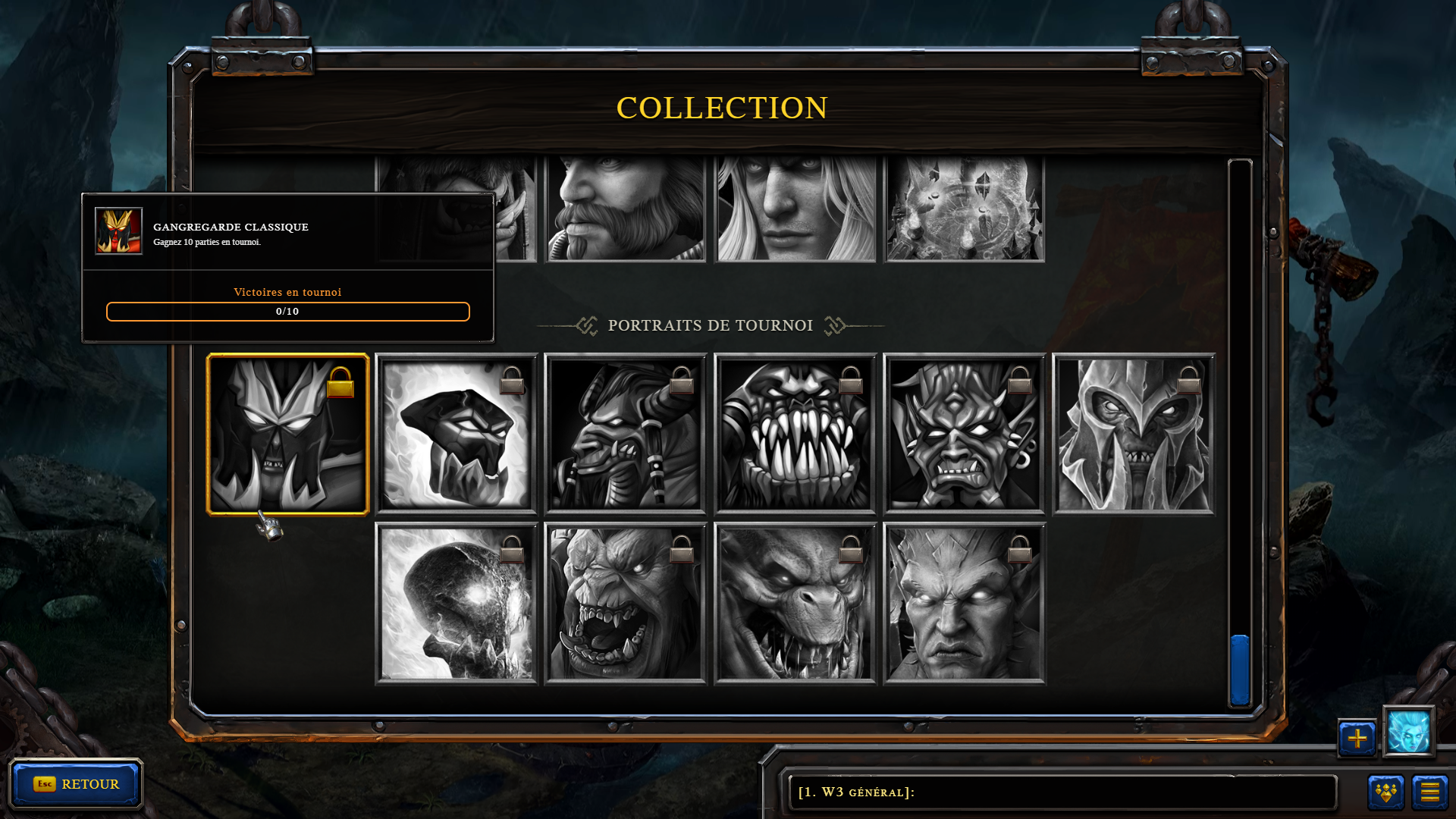This screenshot has width=1456, height=819.
Task: Open the blue plus button
Action: coord(1357,738)
